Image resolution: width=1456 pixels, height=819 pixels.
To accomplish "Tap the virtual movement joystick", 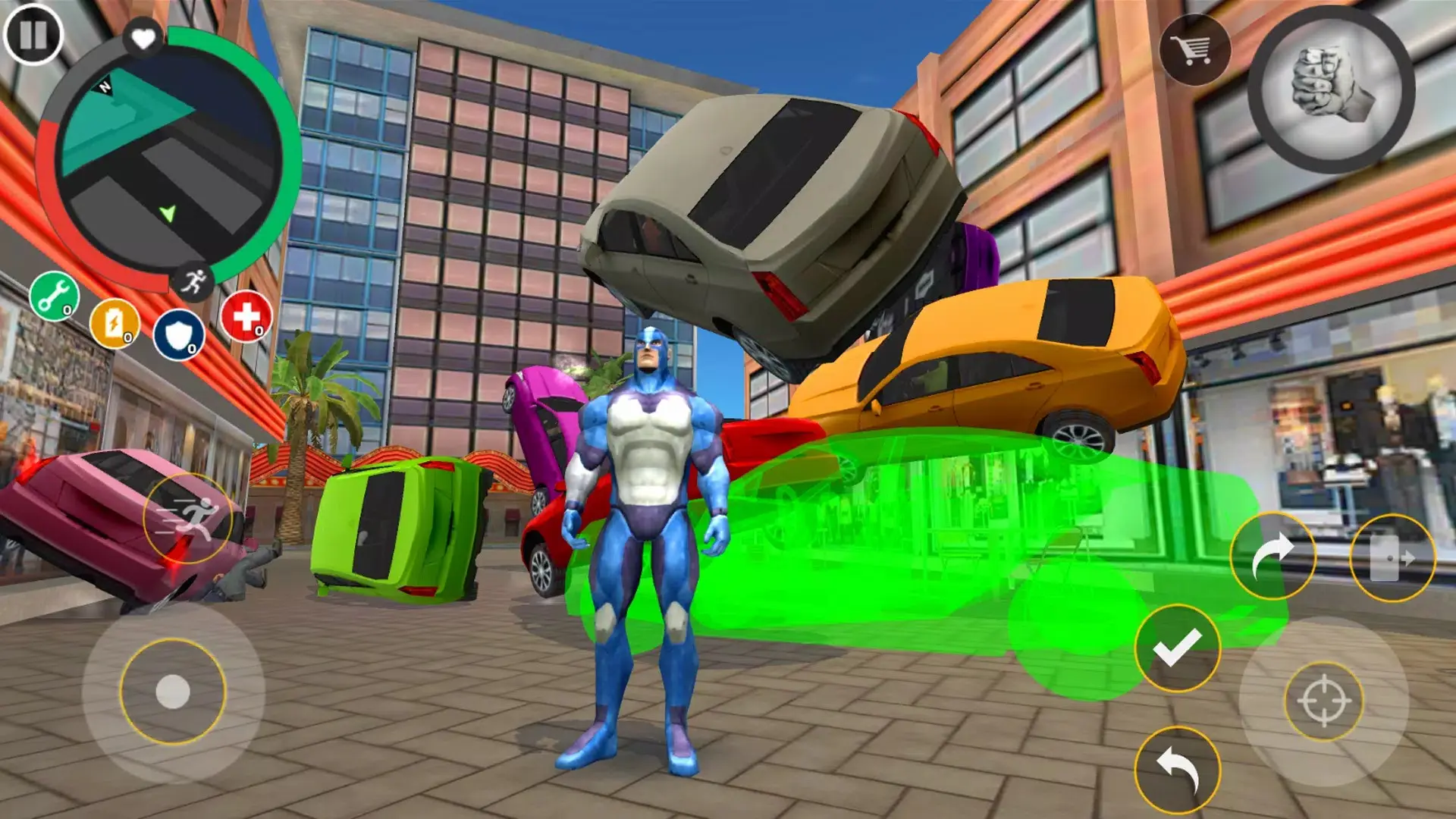I will [173, 692].
